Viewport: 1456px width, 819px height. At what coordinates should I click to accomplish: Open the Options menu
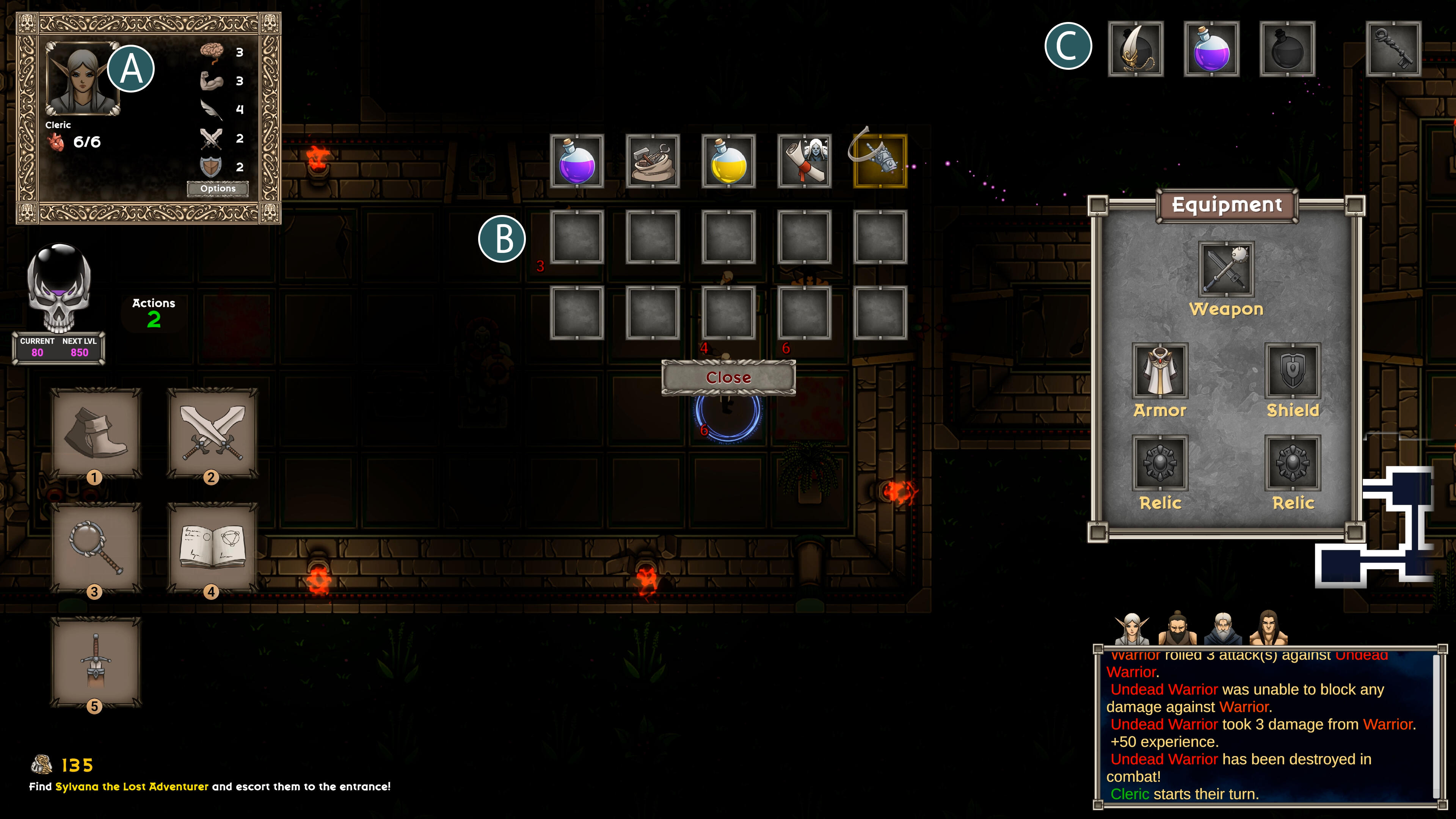218,188
